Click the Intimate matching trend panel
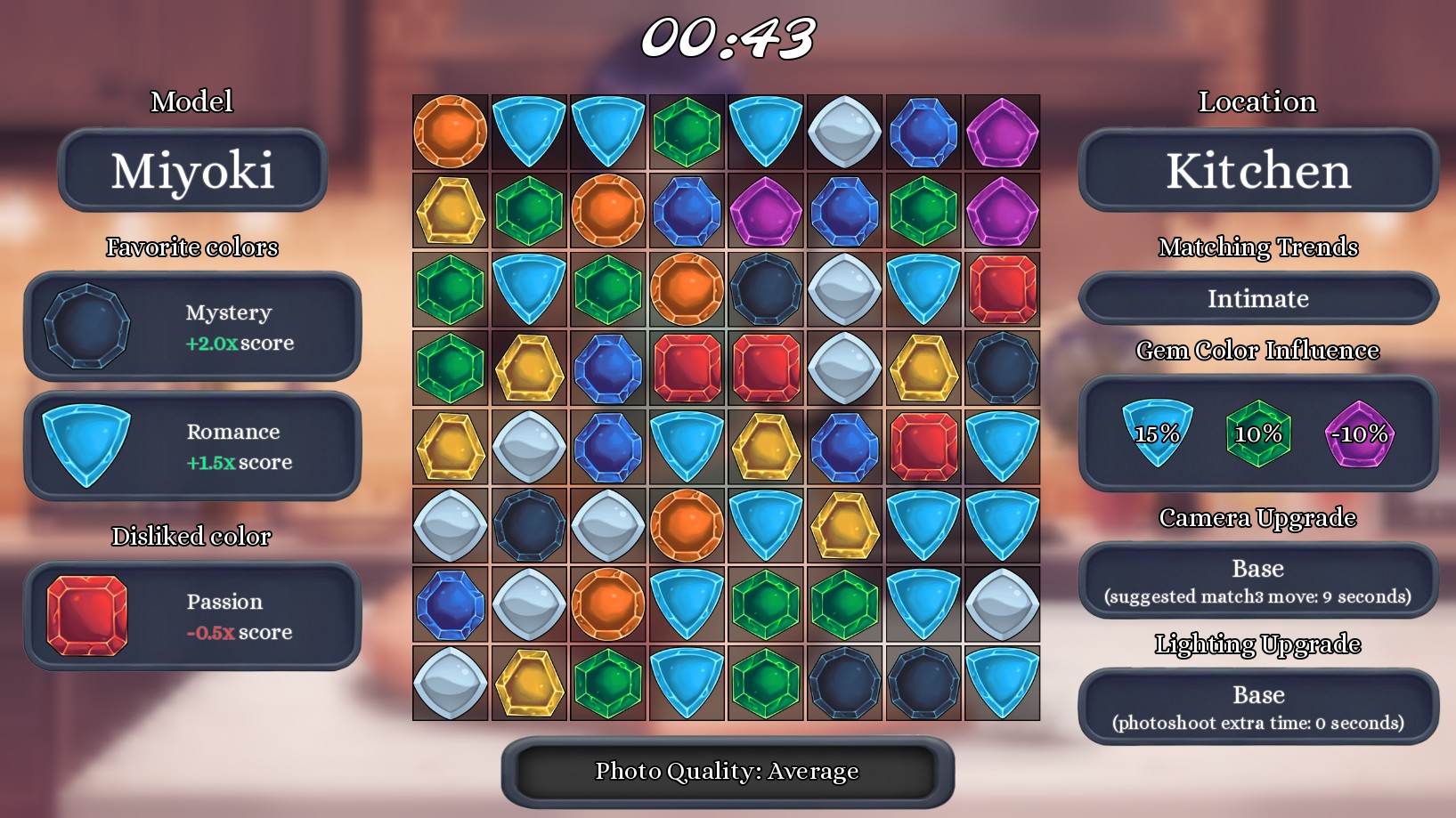The image size is (1456, 818). (1257, 298)
